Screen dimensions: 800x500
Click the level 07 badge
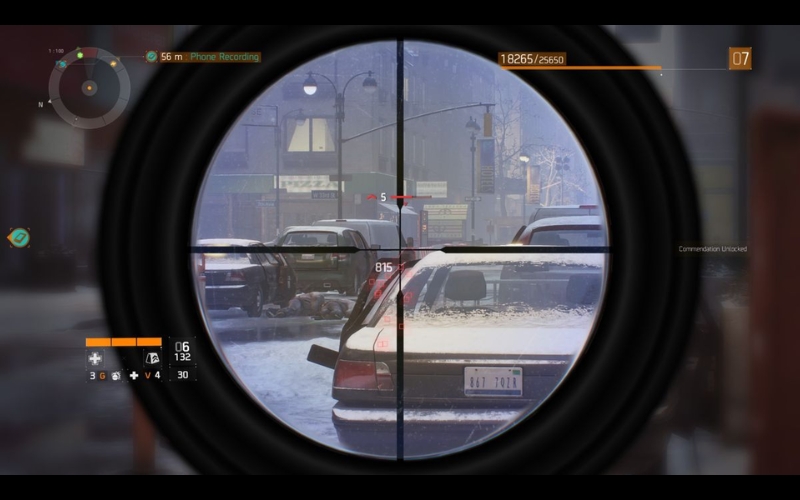click(x=740, y=59)
